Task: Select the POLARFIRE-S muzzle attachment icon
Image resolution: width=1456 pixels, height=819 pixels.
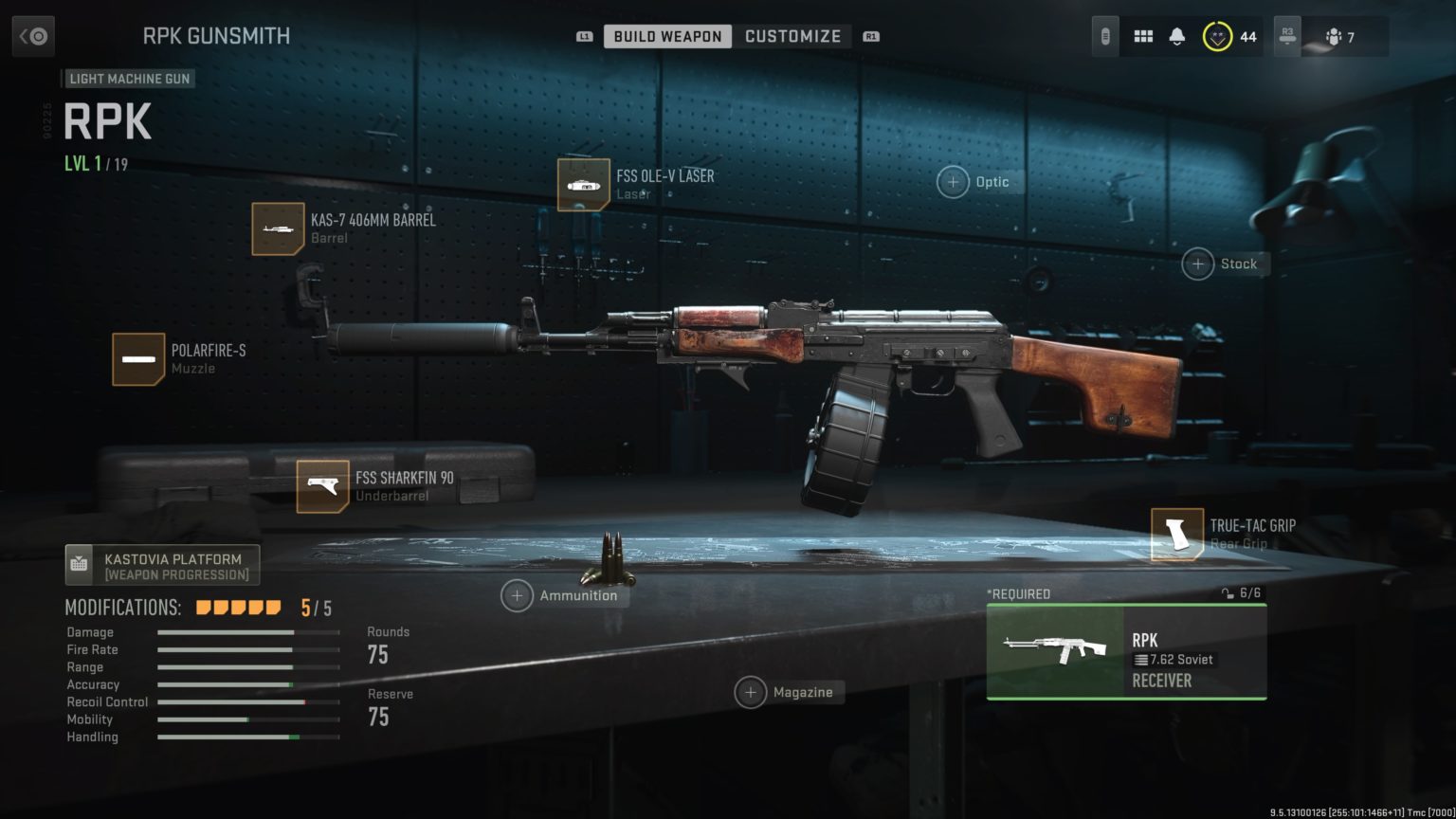Action: pyautogui.click(x=138, y=359)
